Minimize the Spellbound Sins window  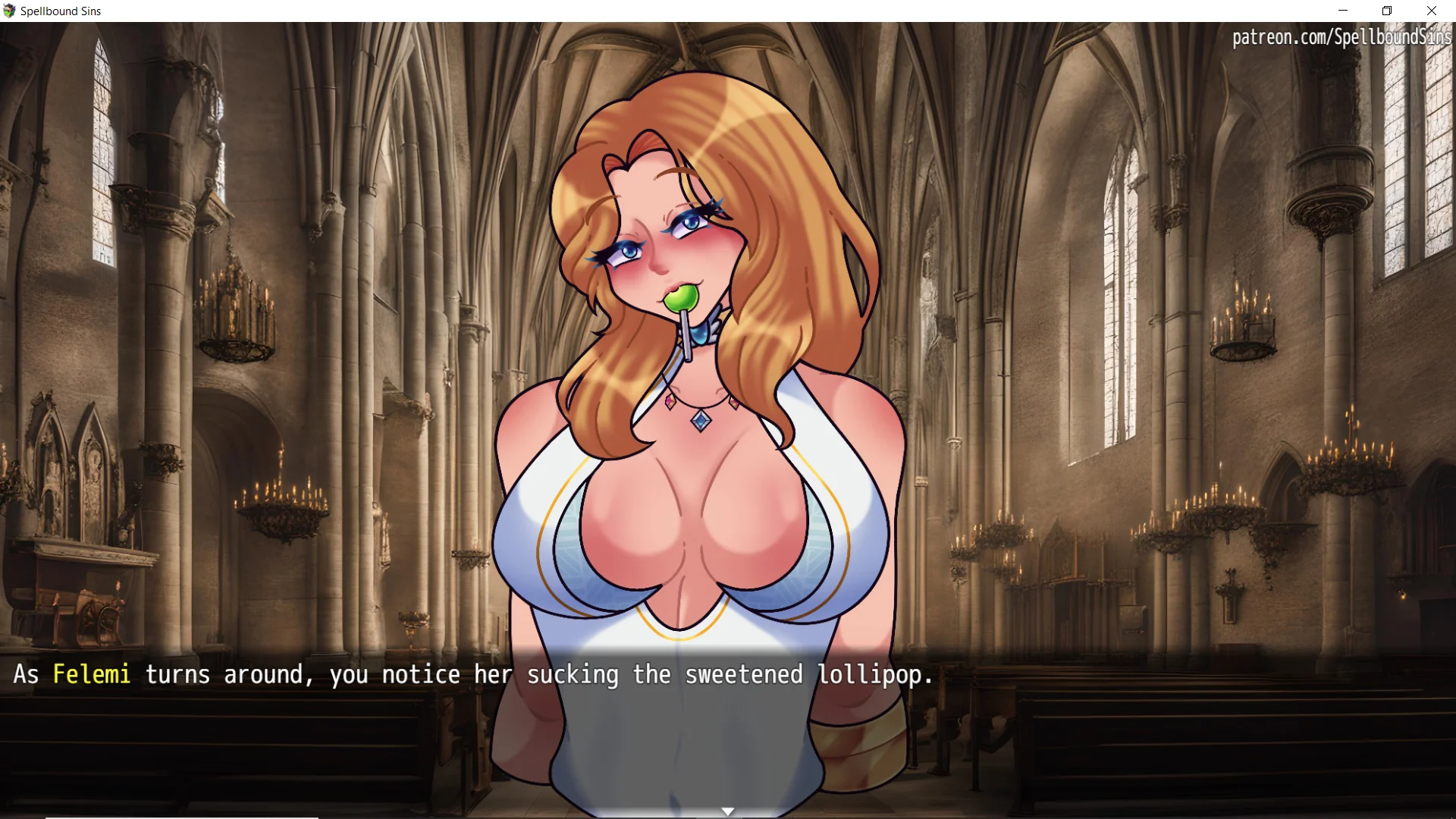pos(1343,11)
